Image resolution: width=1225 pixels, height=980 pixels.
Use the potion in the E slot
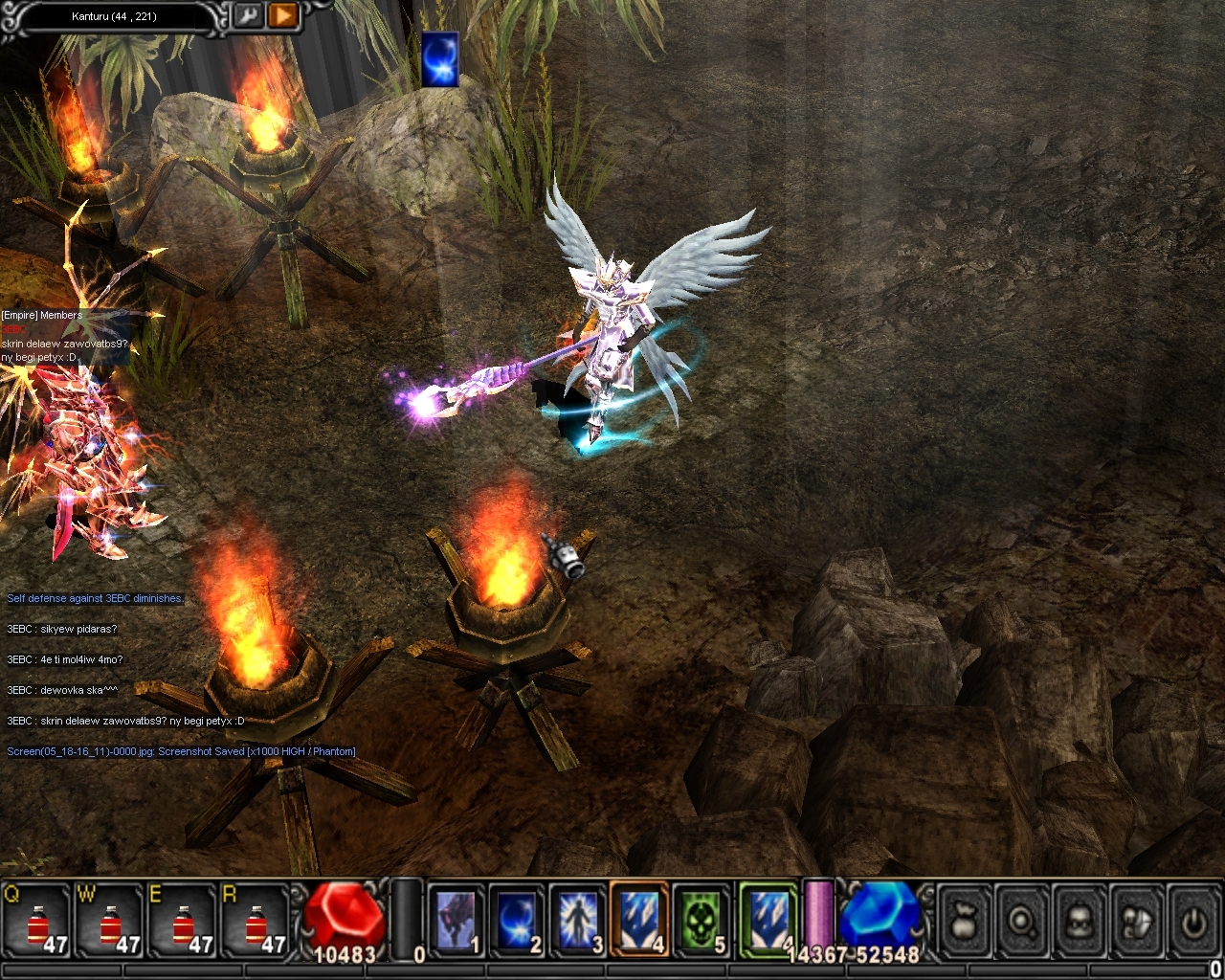[185, 922]
